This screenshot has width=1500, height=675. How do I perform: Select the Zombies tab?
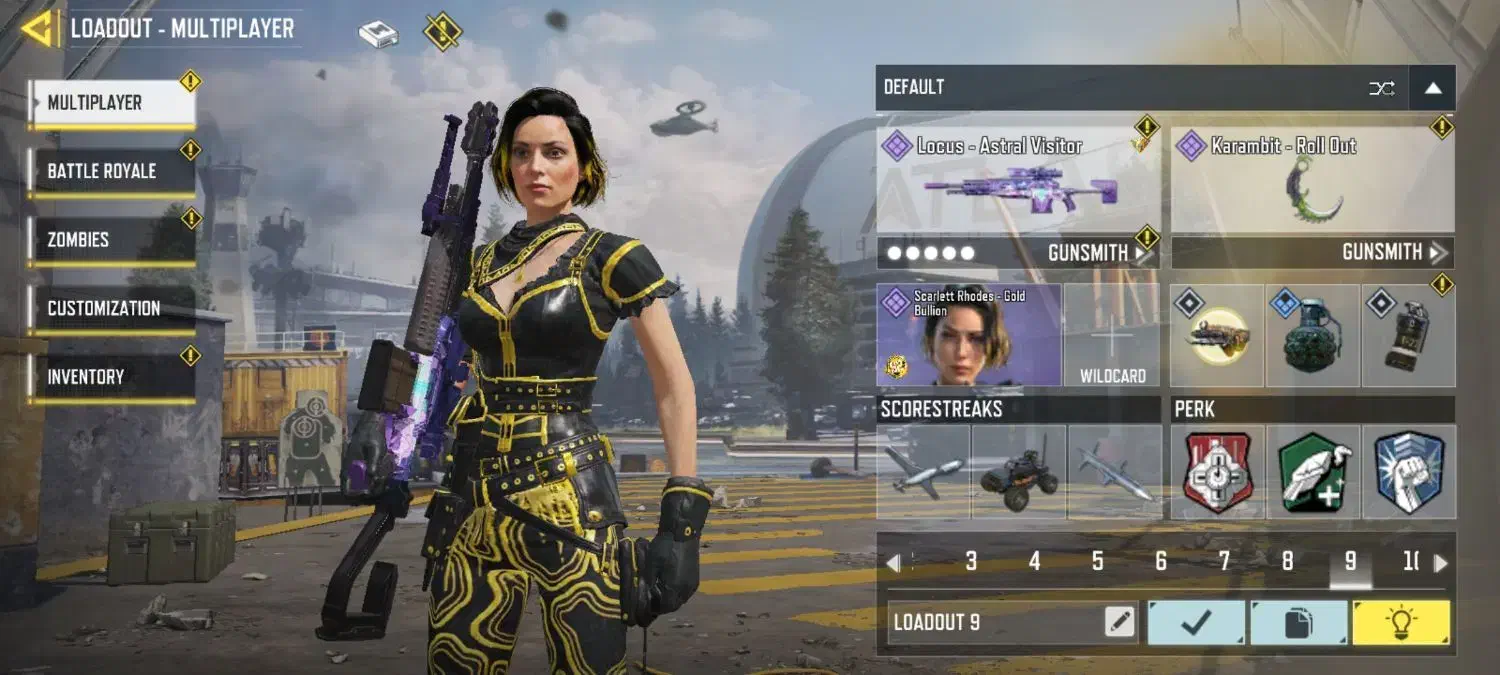pyautogui.click(x=112, y=240)
